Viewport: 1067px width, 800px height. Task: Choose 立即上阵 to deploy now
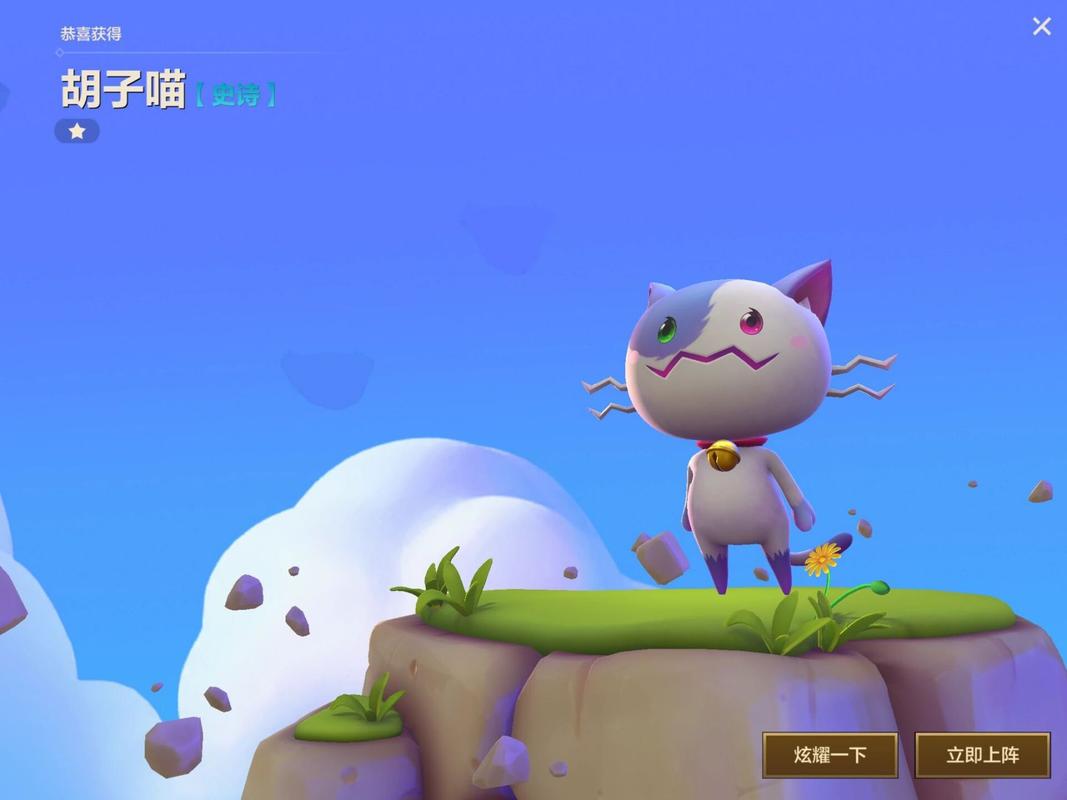(982, 755)
